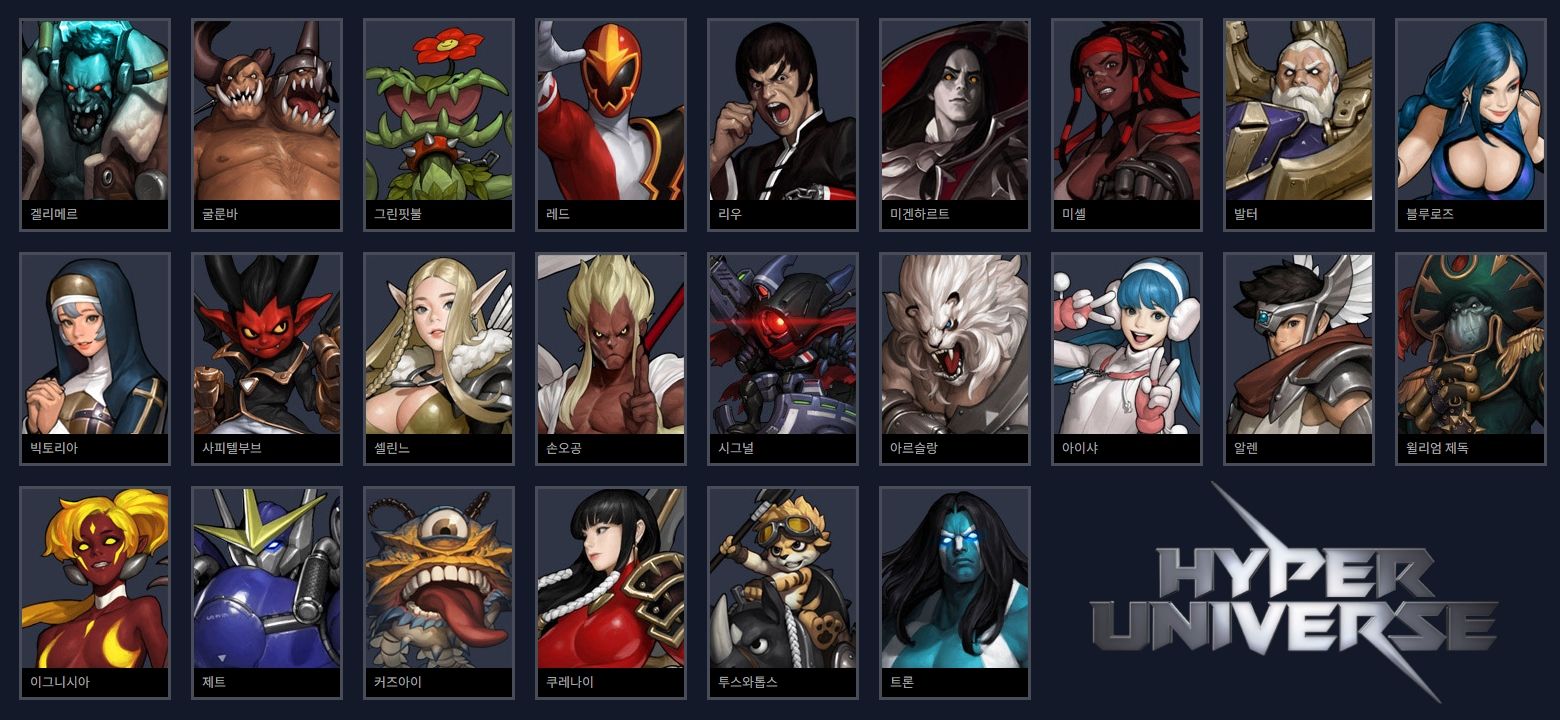Viewport: 1560px width, 720px height.
Task: Click the 블루로즈 character portrait
Action: 1471,120
